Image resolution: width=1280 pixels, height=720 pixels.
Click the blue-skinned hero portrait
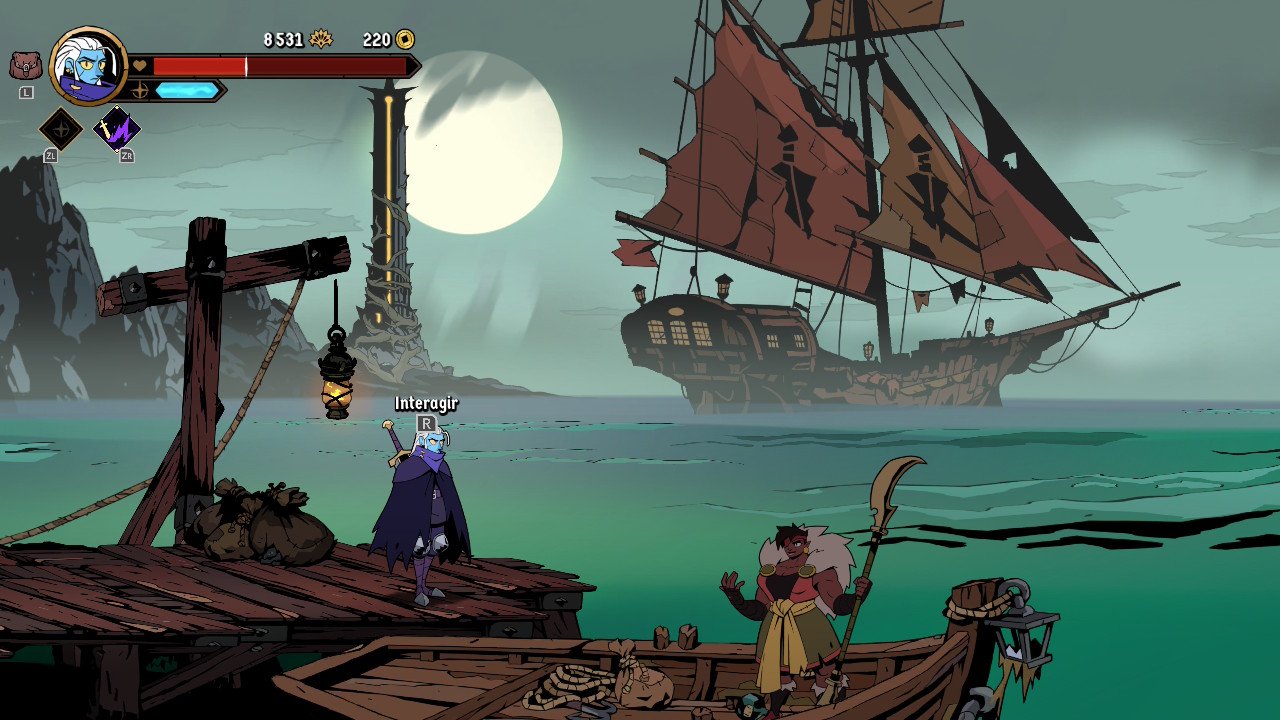88,66
